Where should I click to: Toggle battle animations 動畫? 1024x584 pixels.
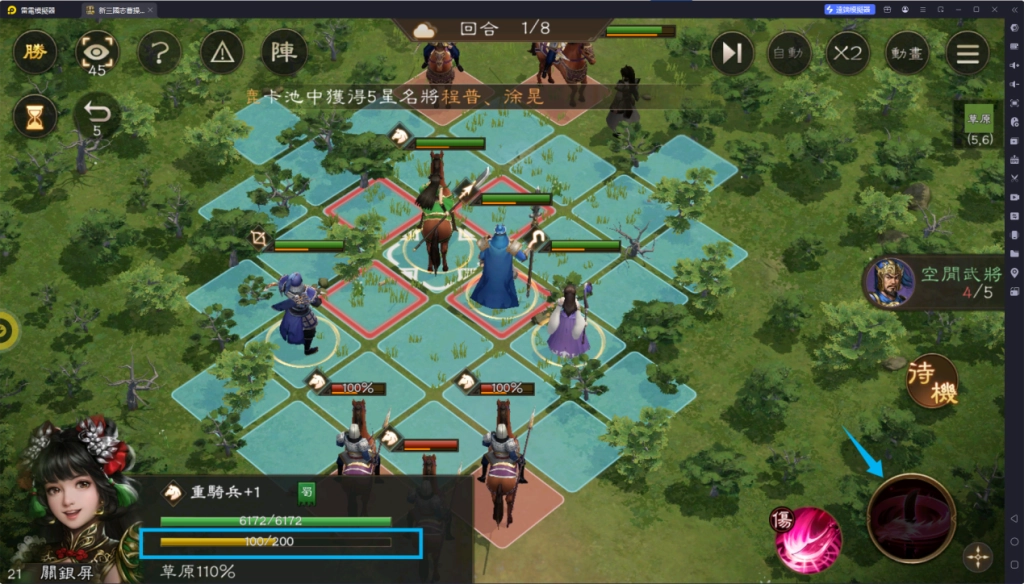(x=907, y=53)
